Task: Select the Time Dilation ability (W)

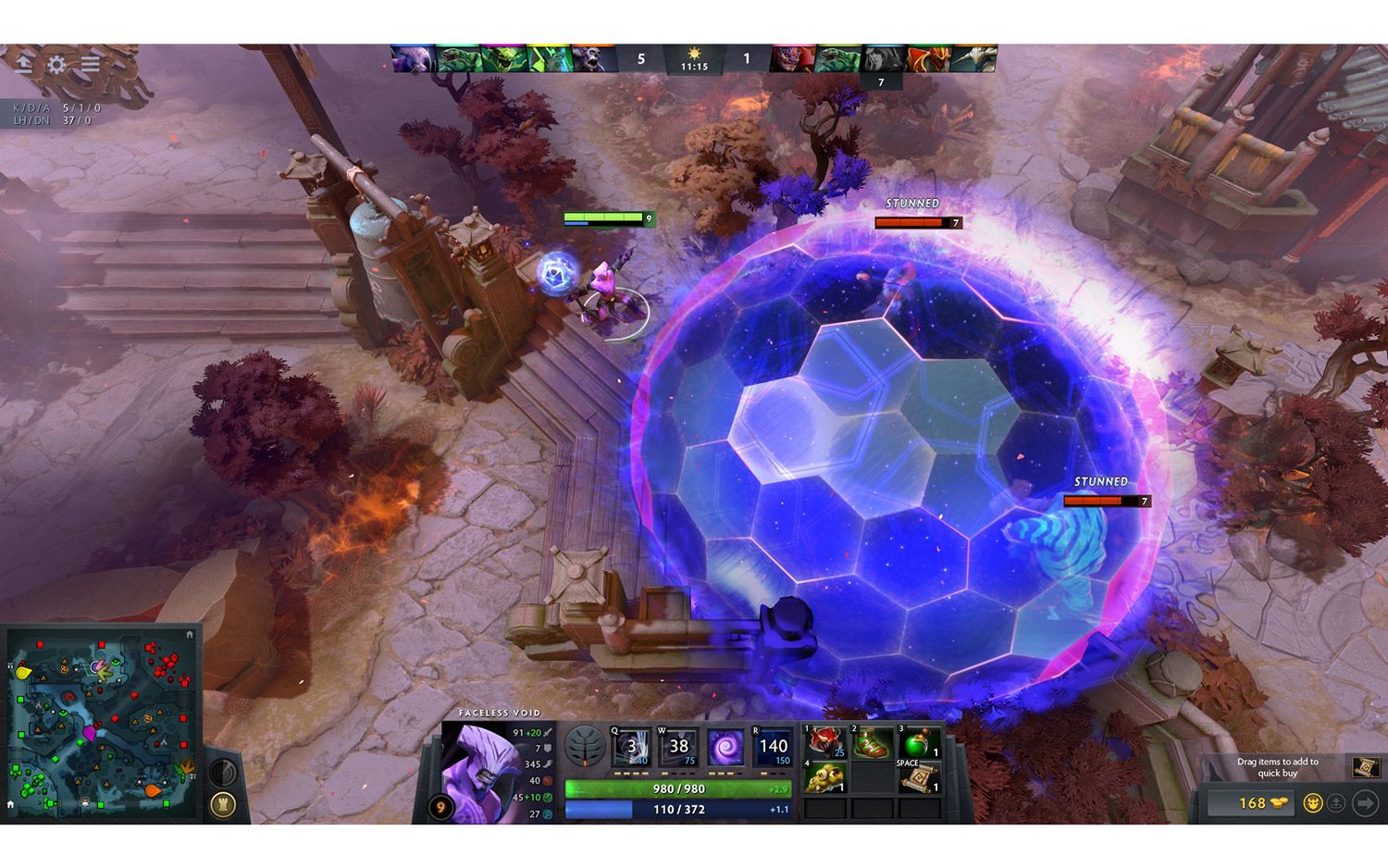Action: click(x=677, y=745)
